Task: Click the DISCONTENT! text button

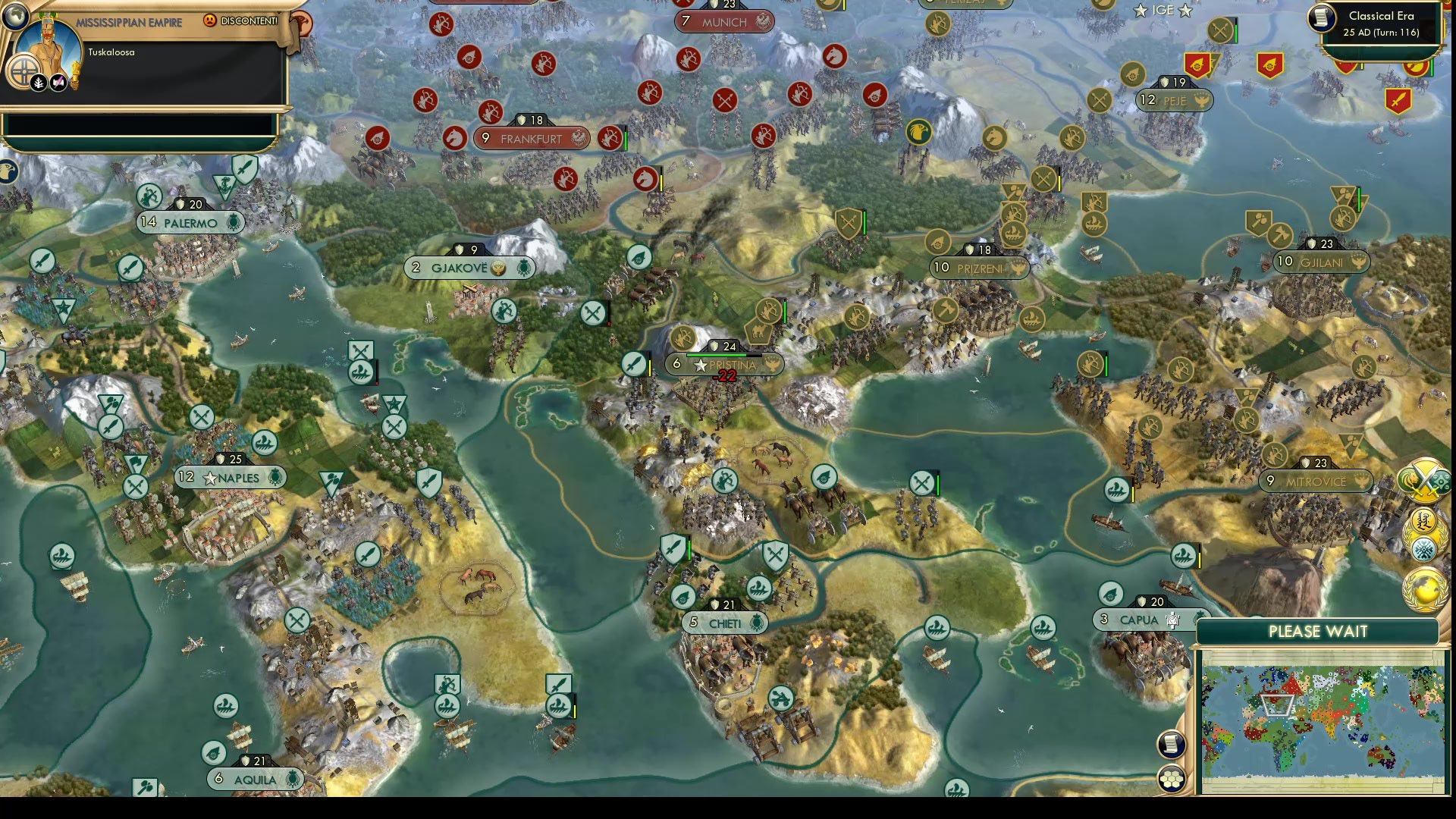Action: [x=249, y=20]
